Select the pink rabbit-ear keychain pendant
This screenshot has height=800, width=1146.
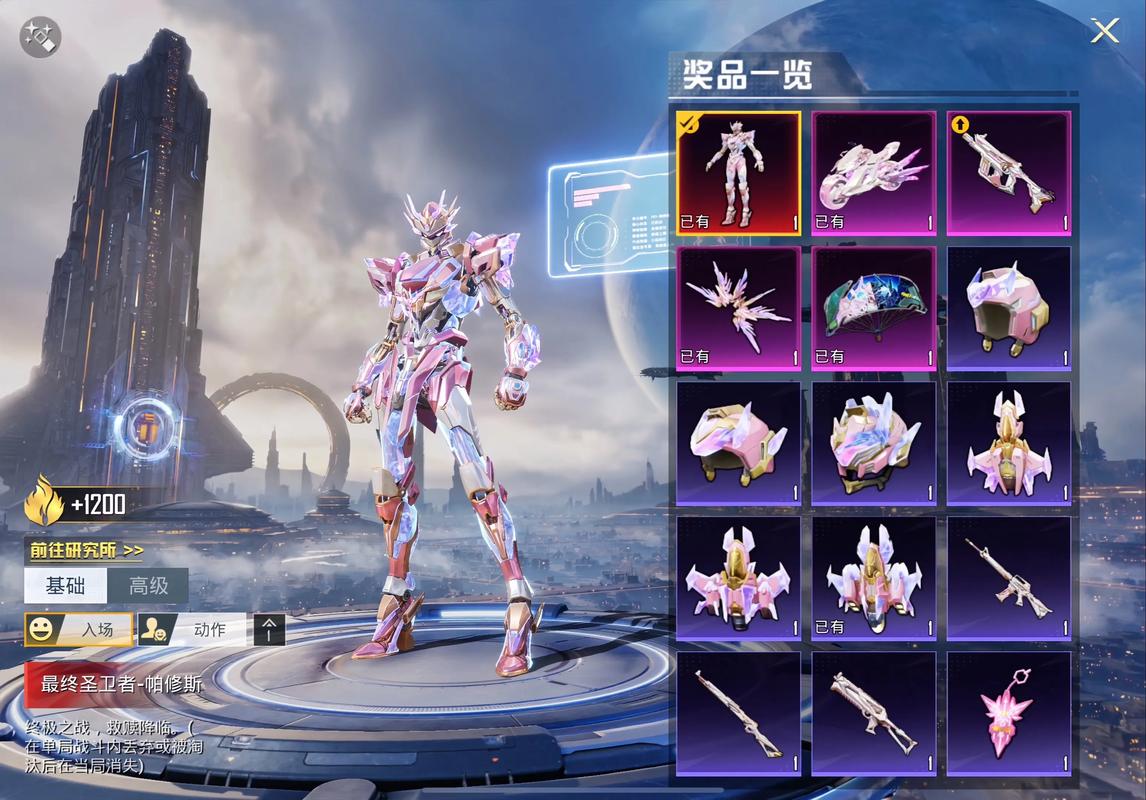pos(1009,714)
